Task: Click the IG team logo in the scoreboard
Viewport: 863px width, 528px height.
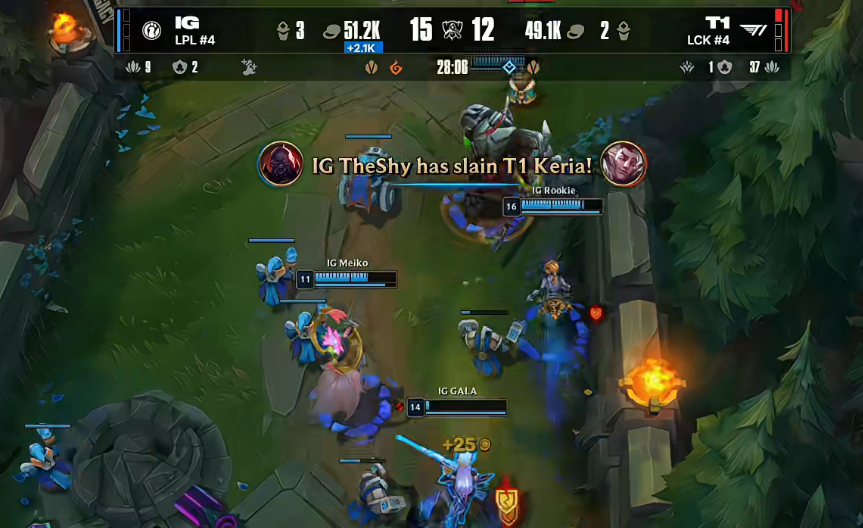Action: pos(152,30)
